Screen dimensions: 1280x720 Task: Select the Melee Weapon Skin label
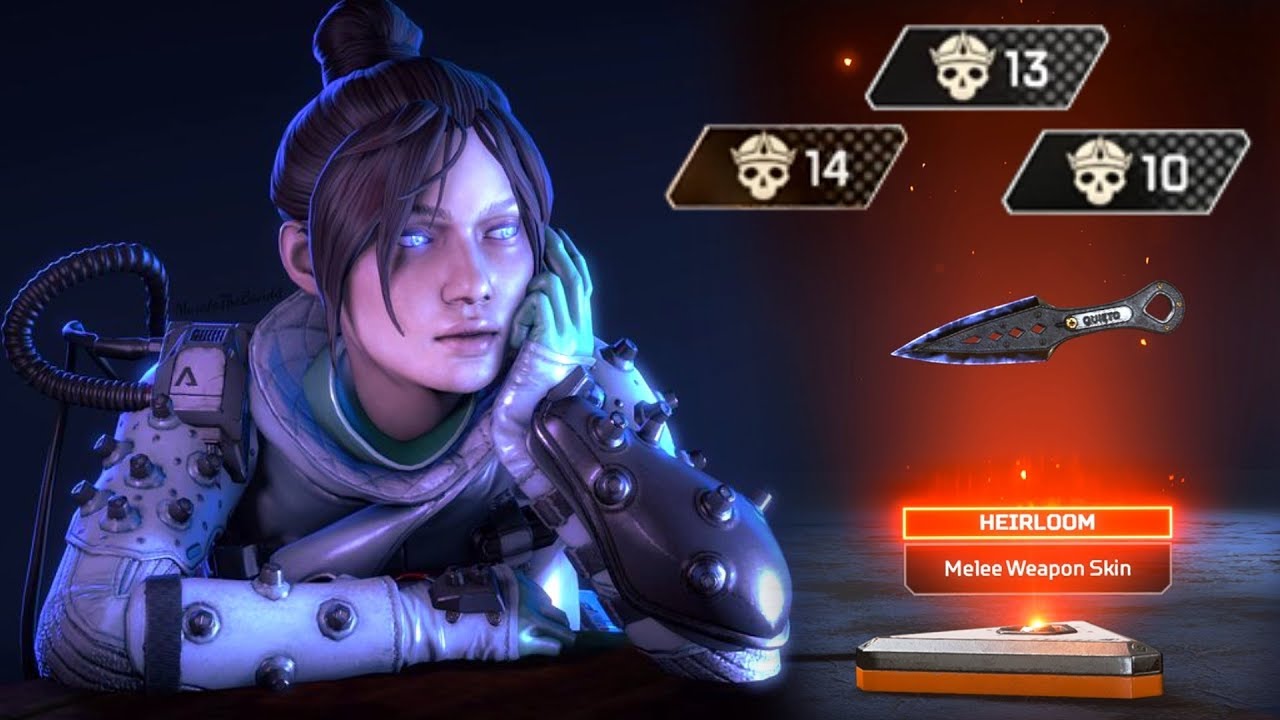tap(1037, 569)
